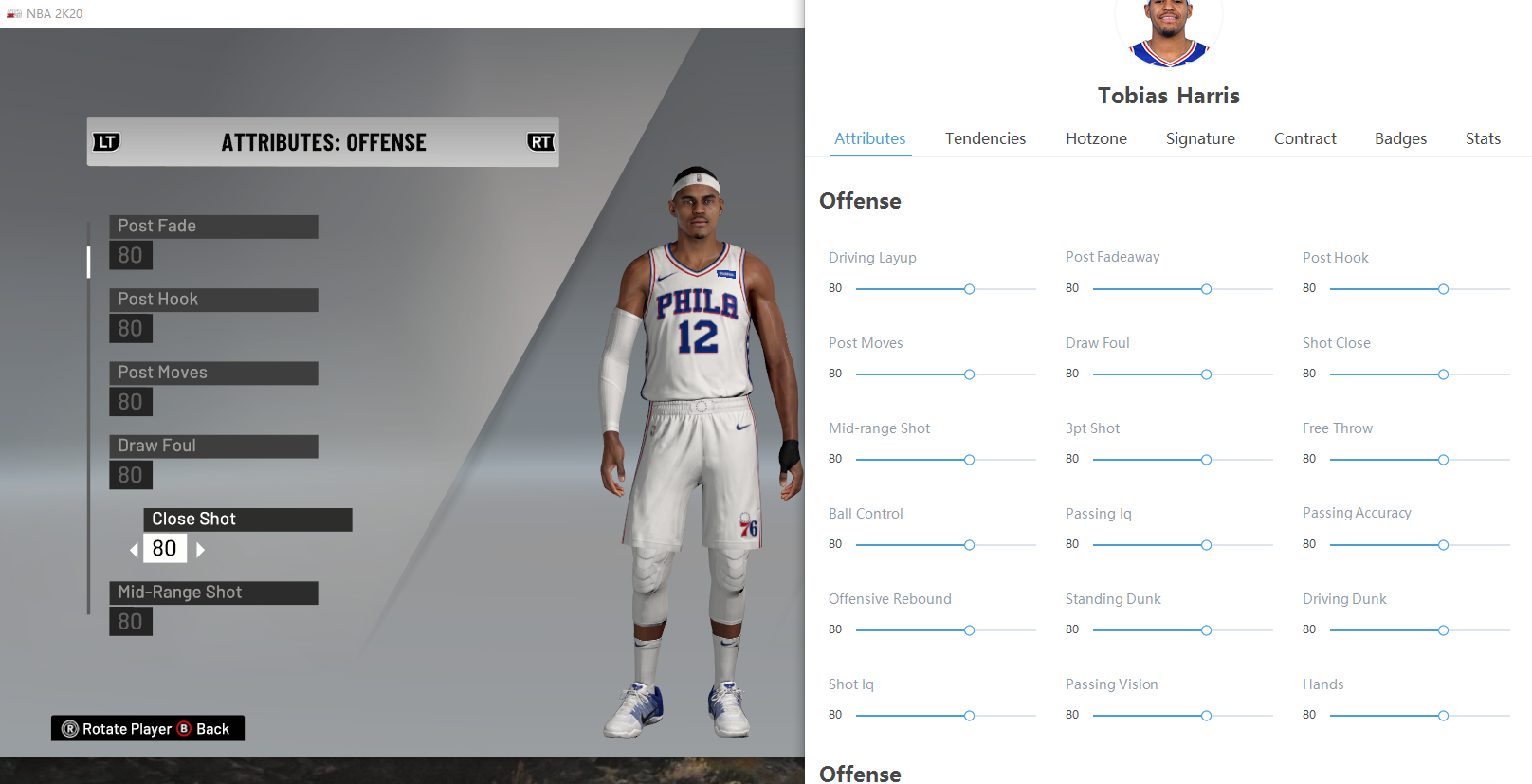
Task: Select the Attributes tab
Action: [869, 138]
